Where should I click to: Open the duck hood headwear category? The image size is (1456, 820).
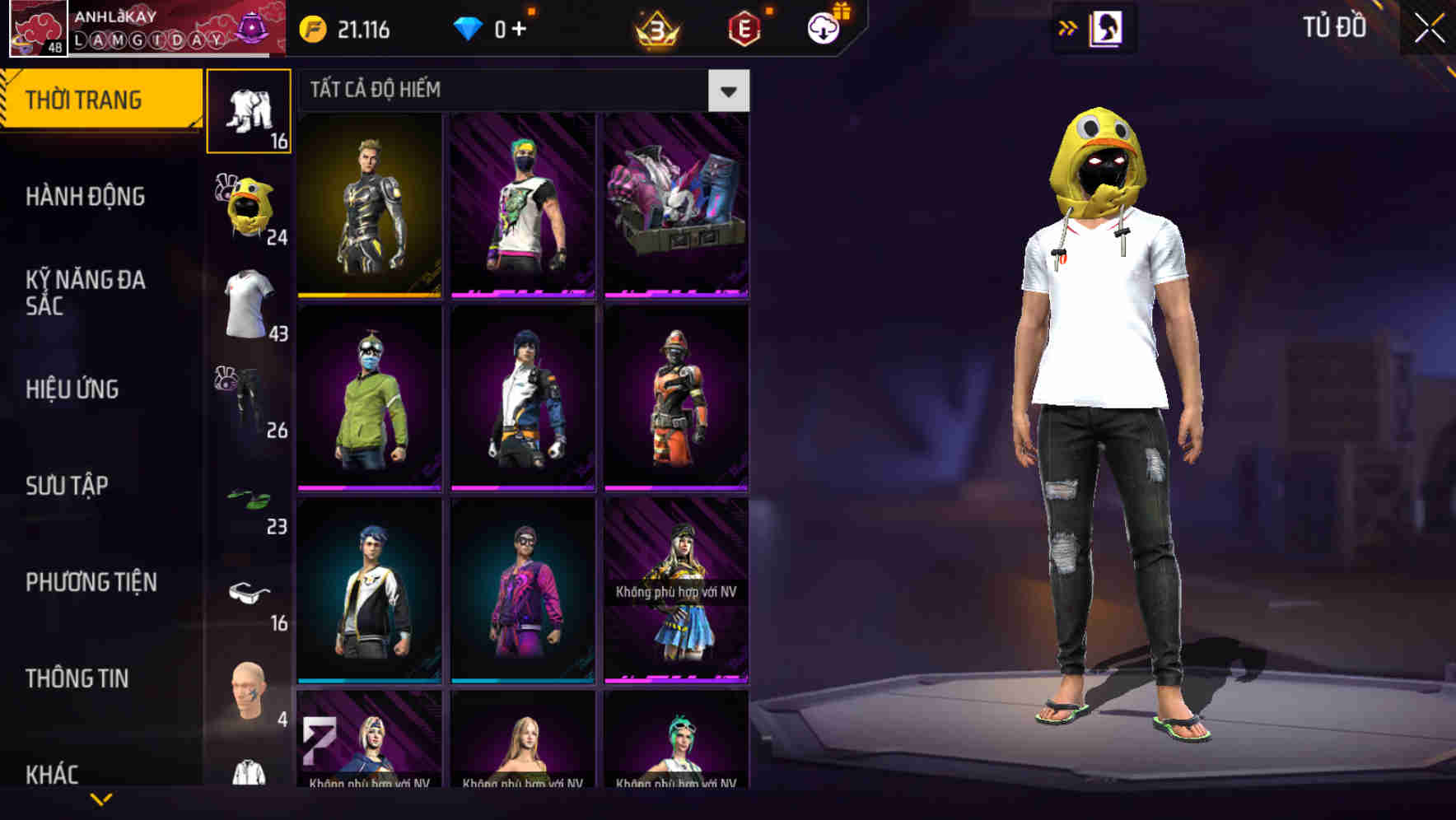(250, 207)
